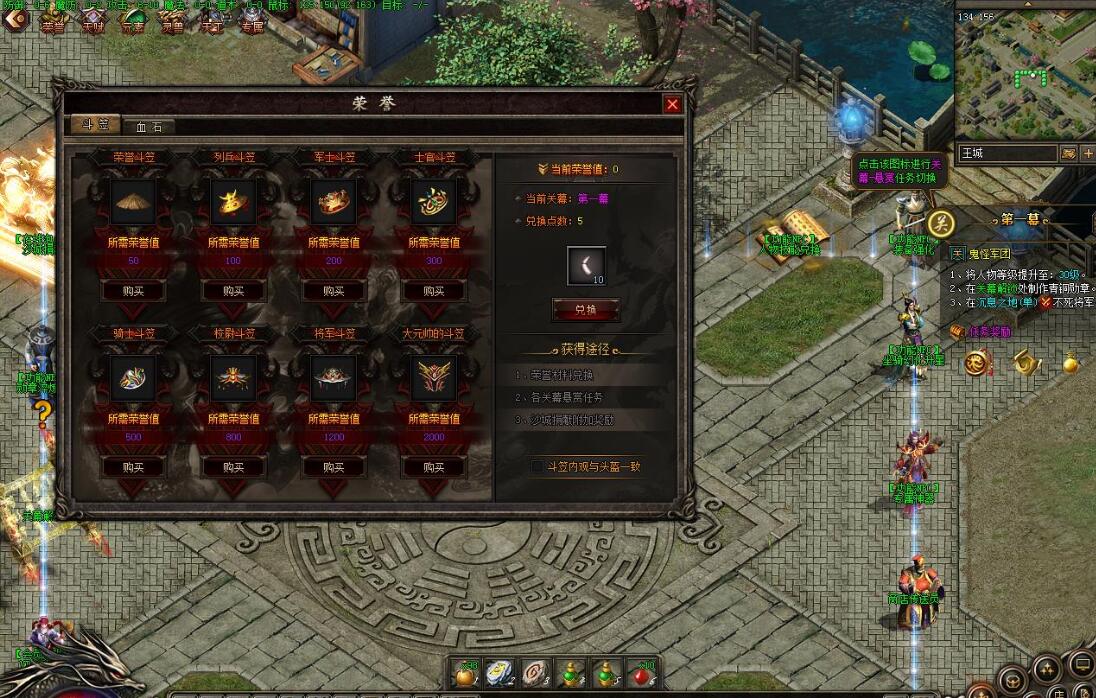The width and height of the screenshot is (1096, 698).
Task: Buy the 骑士斗笠 for 500 honor
Action: [x=133, y=467]
